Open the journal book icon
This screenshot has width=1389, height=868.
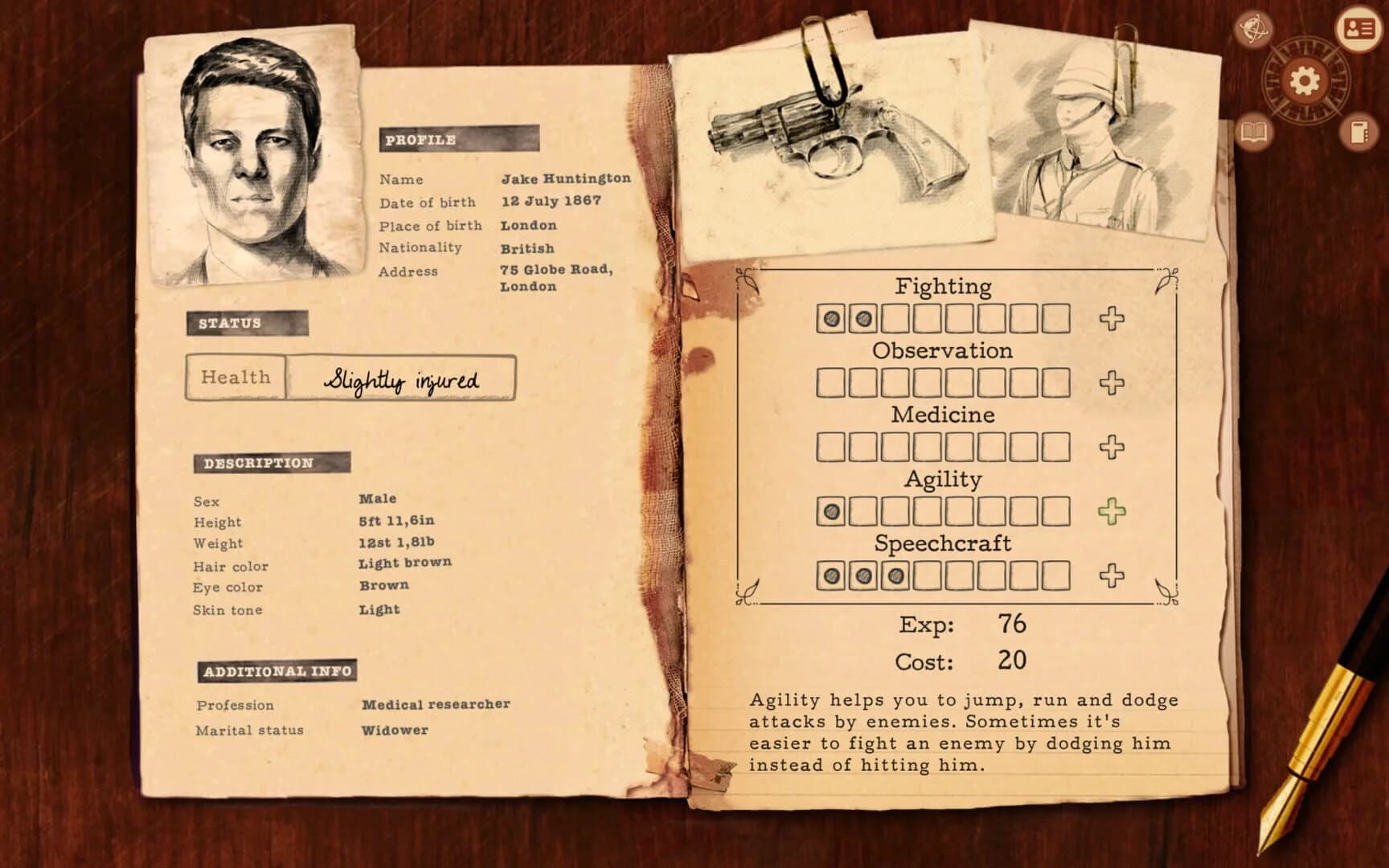coord(1253,133)
